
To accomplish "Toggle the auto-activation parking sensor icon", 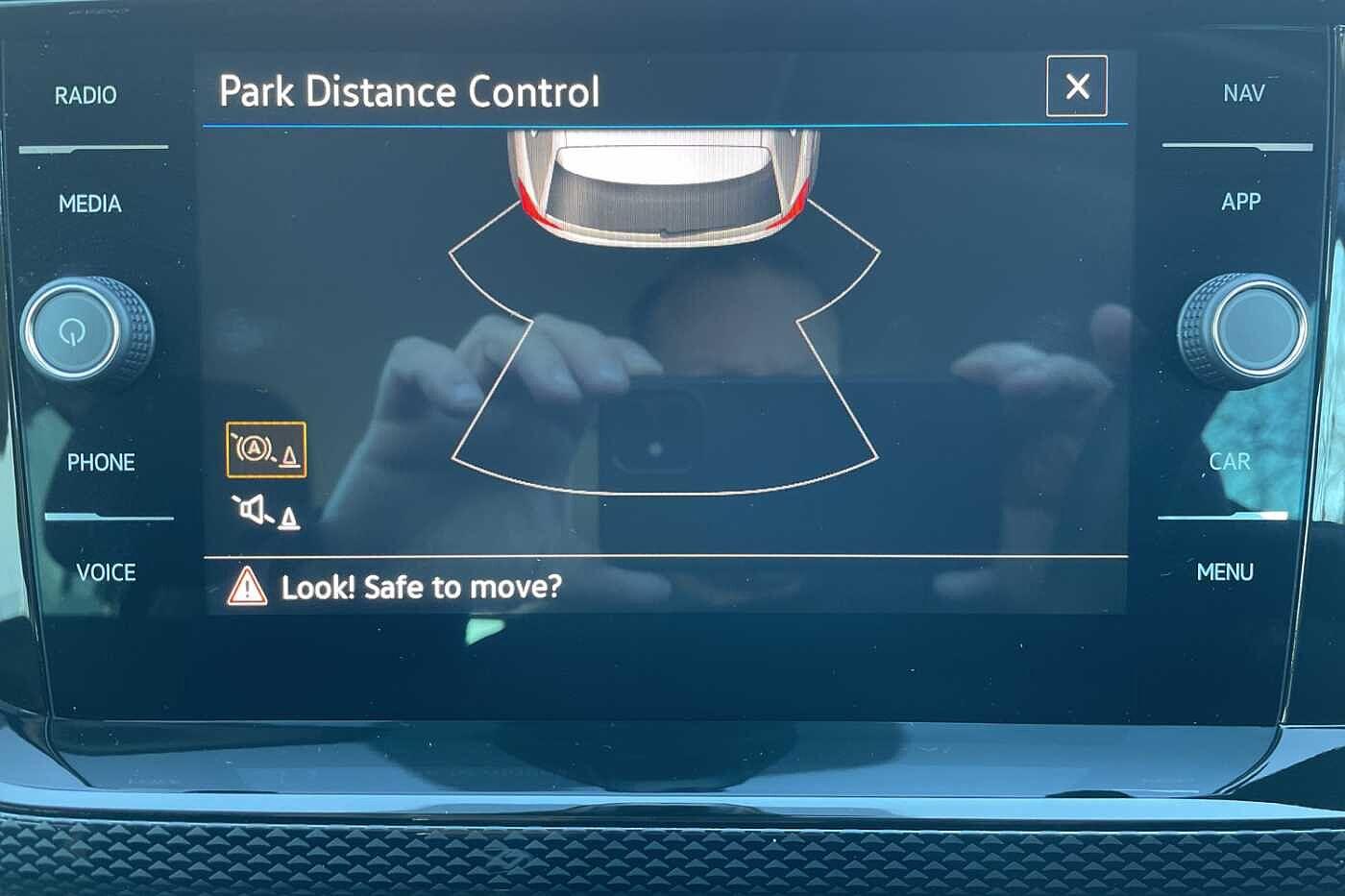I will tap(266, 449).
